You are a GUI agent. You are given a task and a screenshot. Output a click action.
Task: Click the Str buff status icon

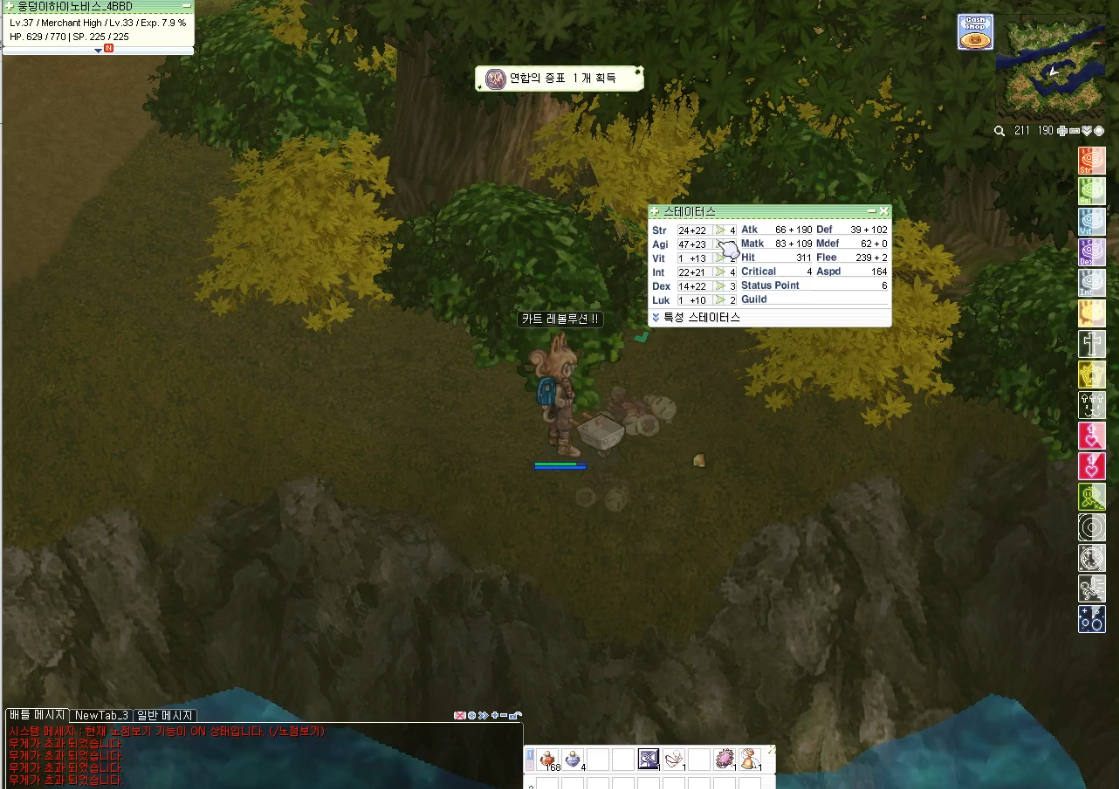coord(1091,161)
